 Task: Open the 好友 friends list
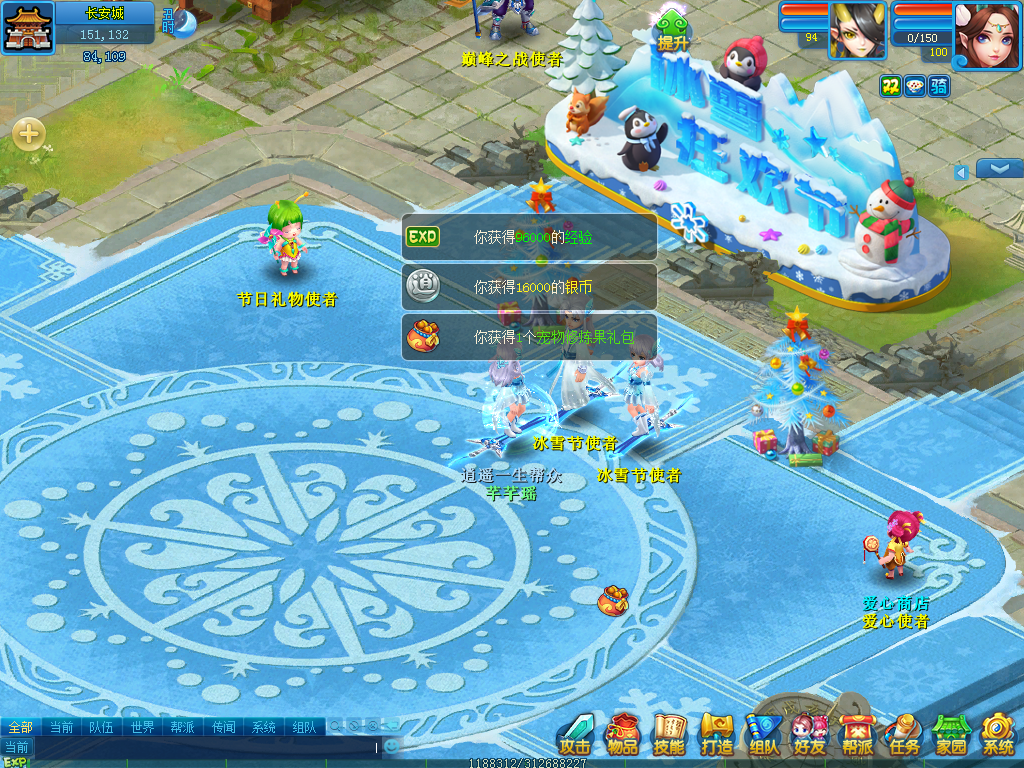coord(810,735)
